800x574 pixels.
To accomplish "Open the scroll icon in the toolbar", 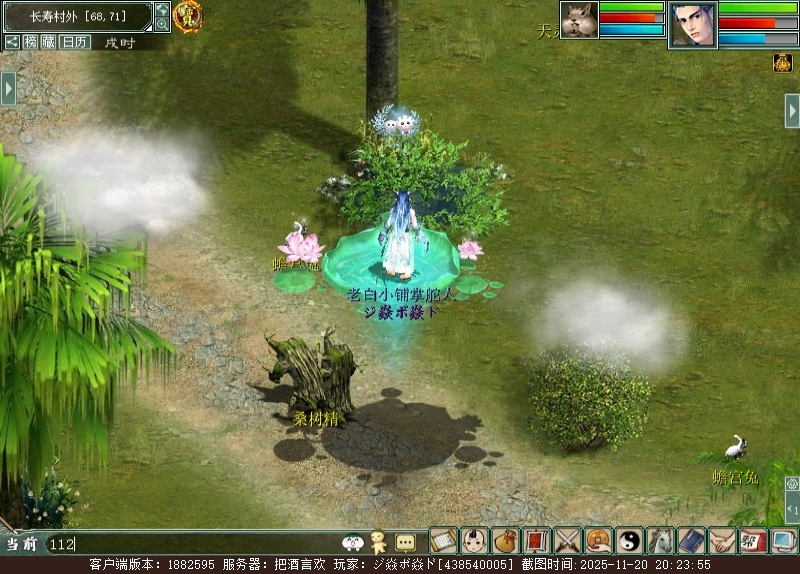I will click(x=443, y=541).
